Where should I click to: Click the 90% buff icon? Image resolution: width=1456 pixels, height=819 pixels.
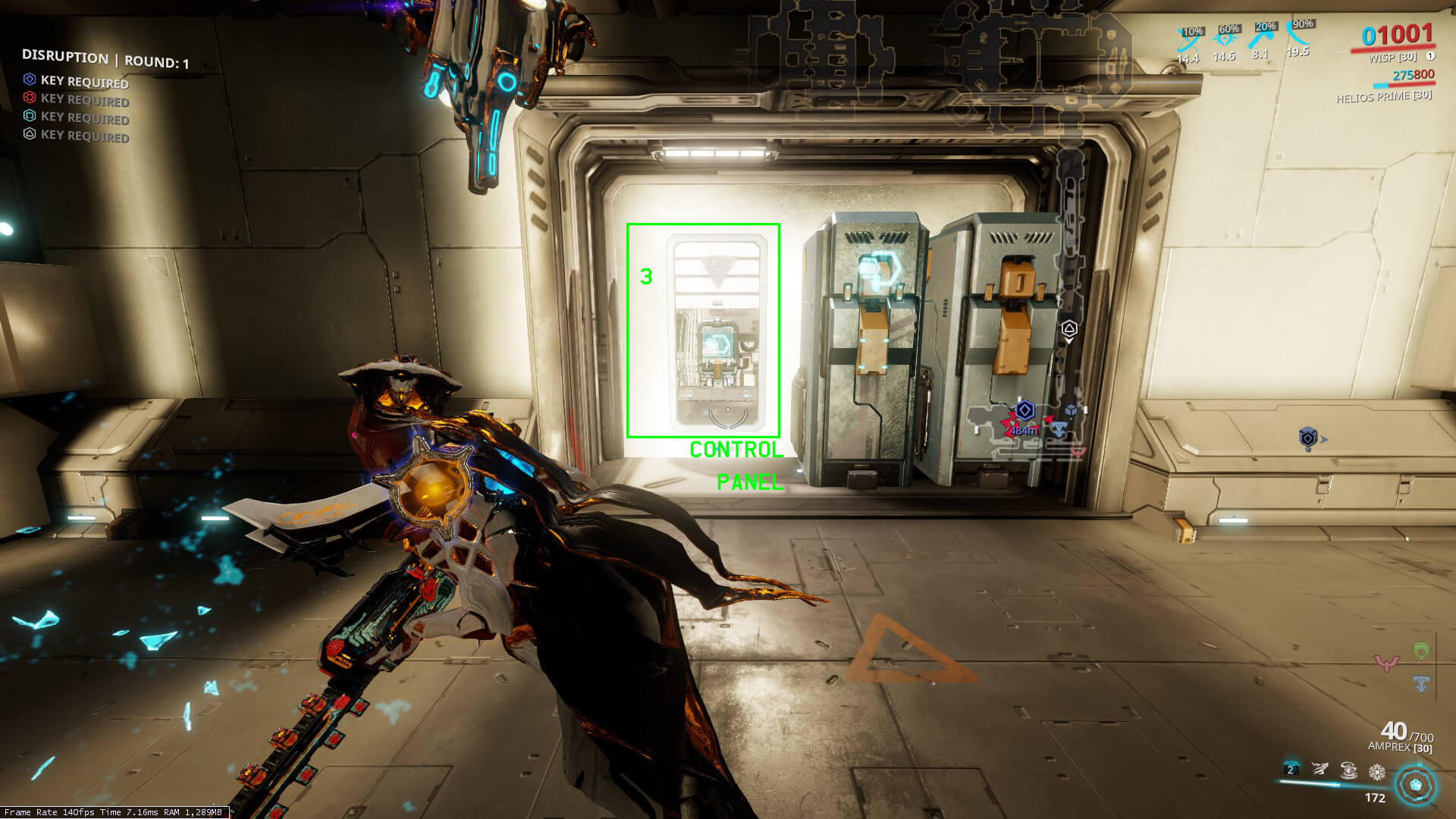point(1299,34)
